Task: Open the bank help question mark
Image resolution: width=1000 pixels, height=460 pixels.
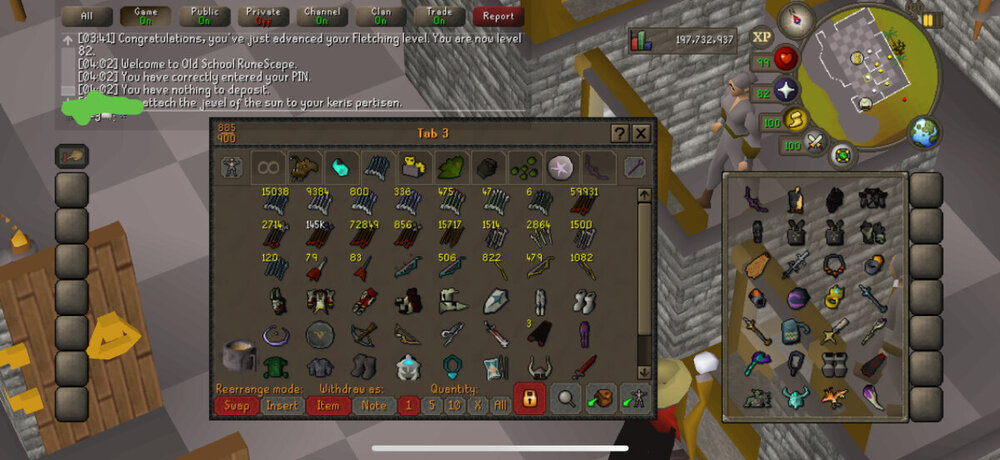Action: [620, 133]
